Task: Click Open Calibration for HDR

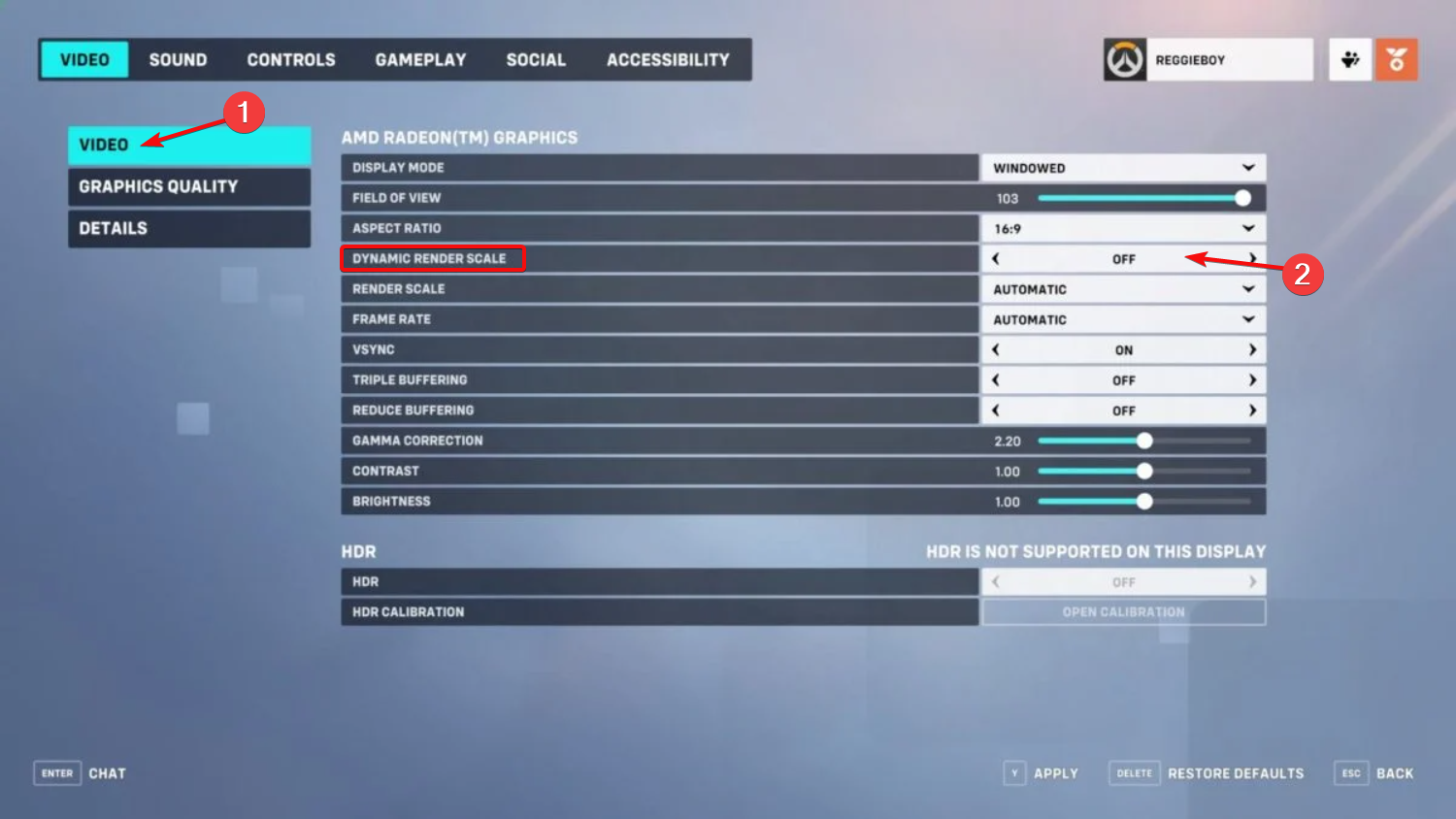Action: tap(1123, 611)
